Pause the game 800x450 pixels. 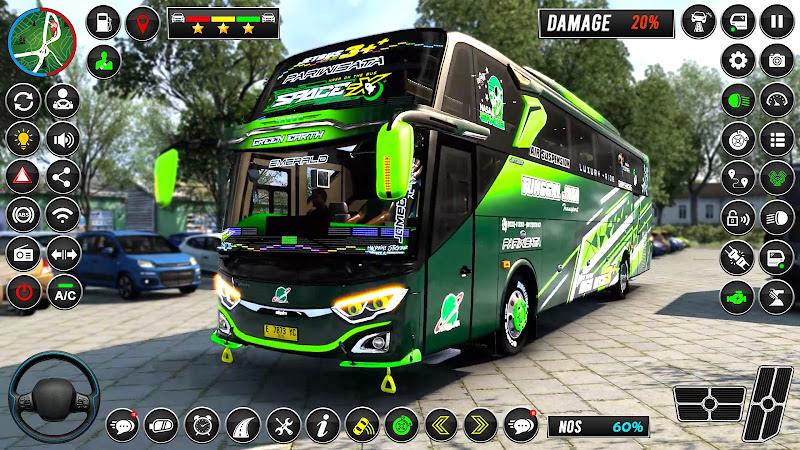coord(777,21)
